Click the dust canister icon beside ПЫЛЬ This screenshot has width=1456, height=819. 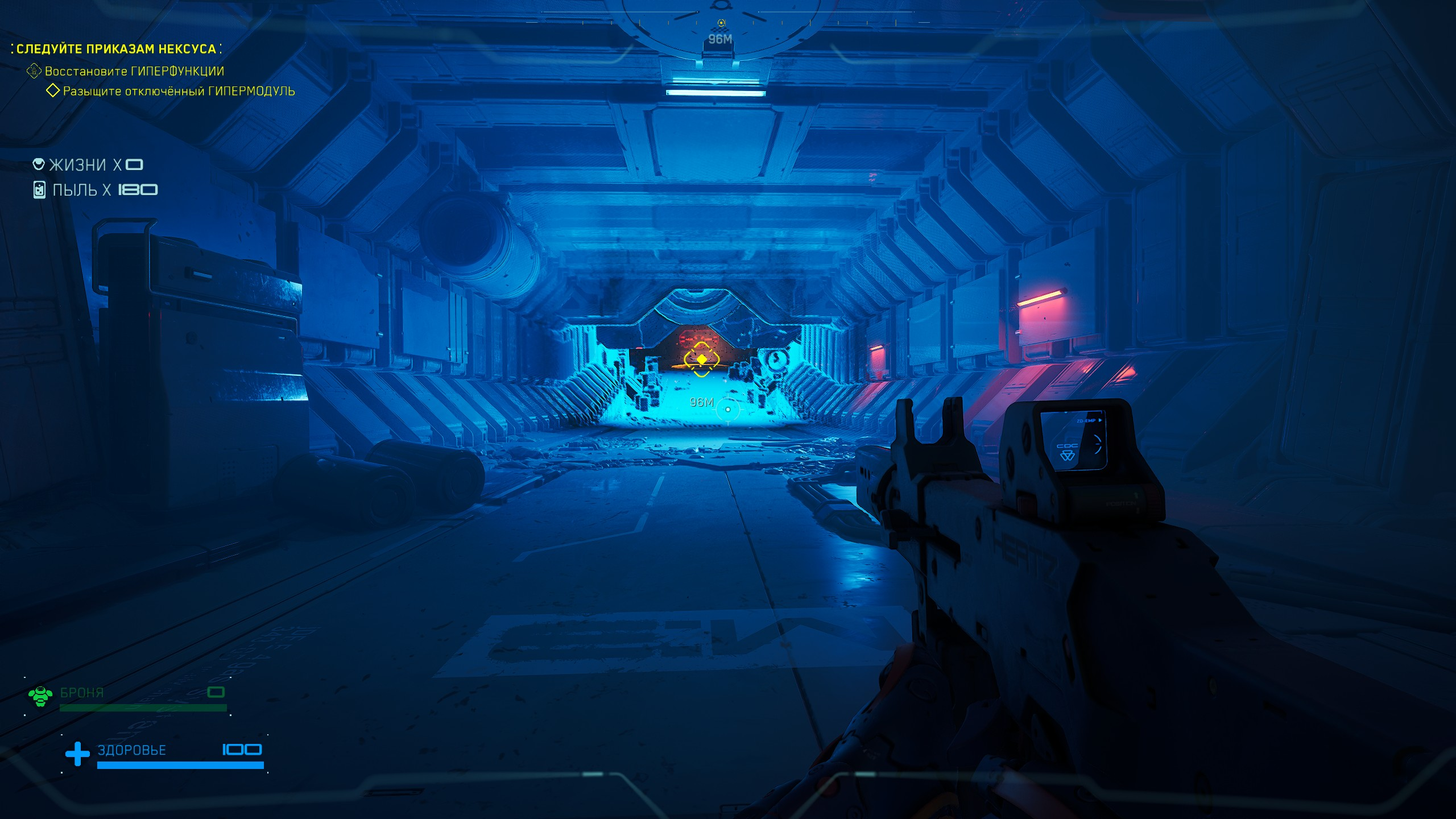39,190
